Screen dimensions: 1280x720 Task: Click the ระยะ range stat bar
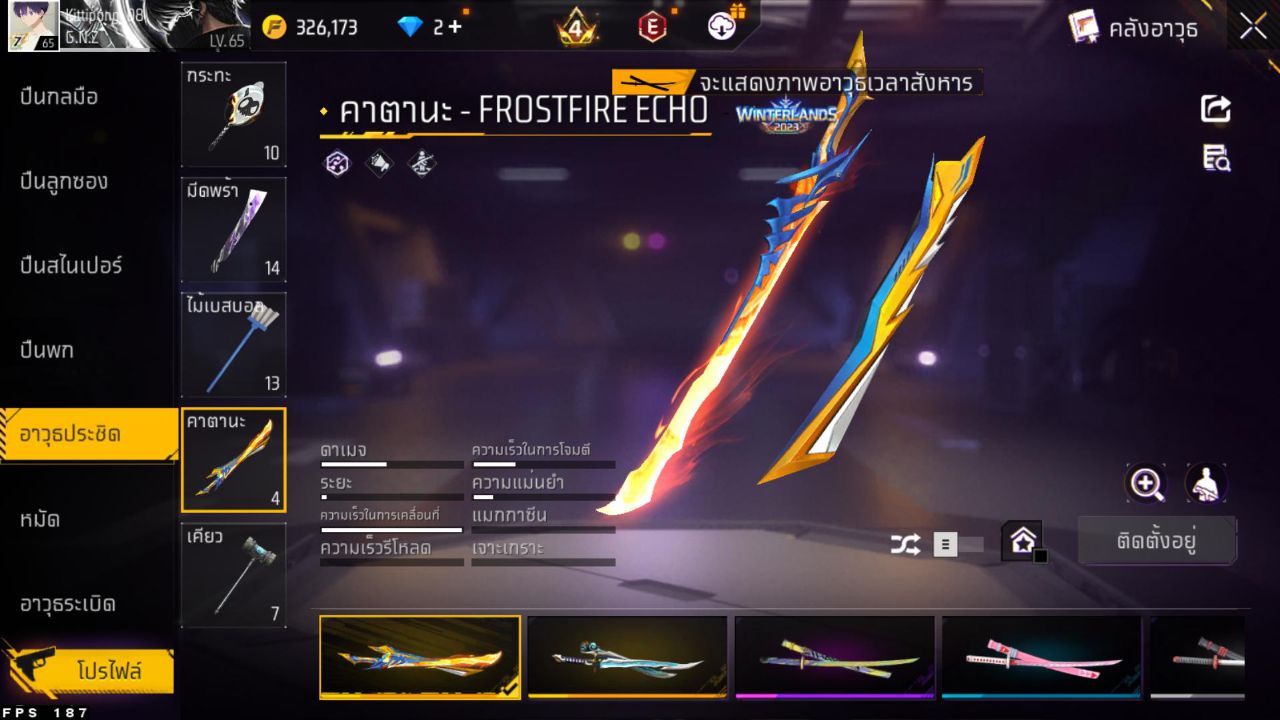tap(390, 494)
